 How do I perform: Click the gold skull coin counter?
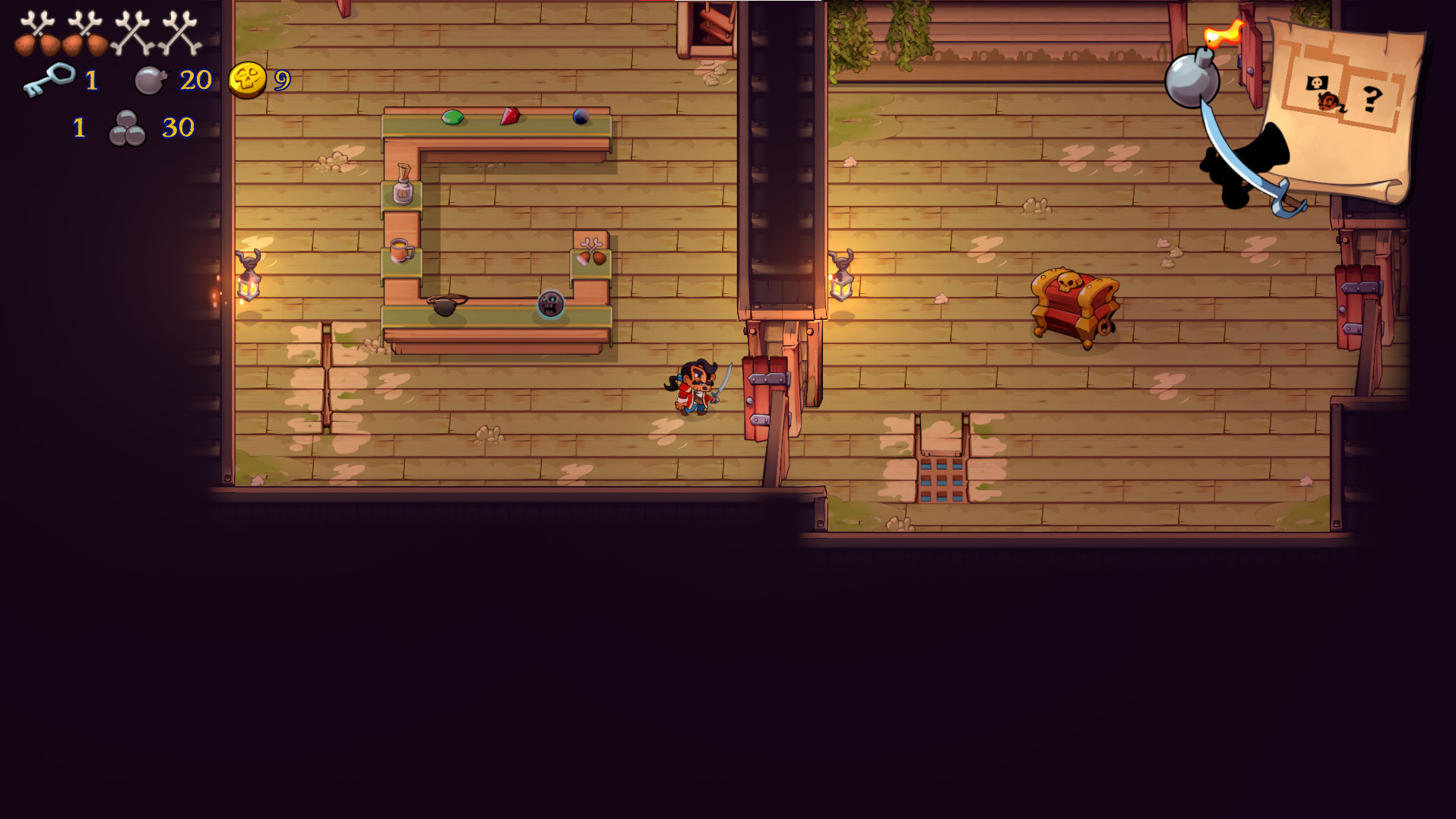pyautogui.click(x=246, y=78)
